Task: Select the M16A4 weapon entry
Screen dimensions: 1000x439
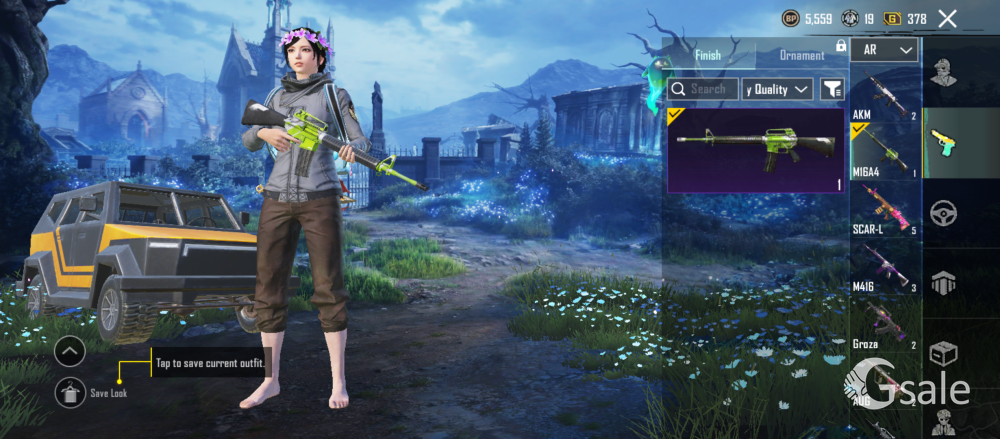Action: click(884, 150)
